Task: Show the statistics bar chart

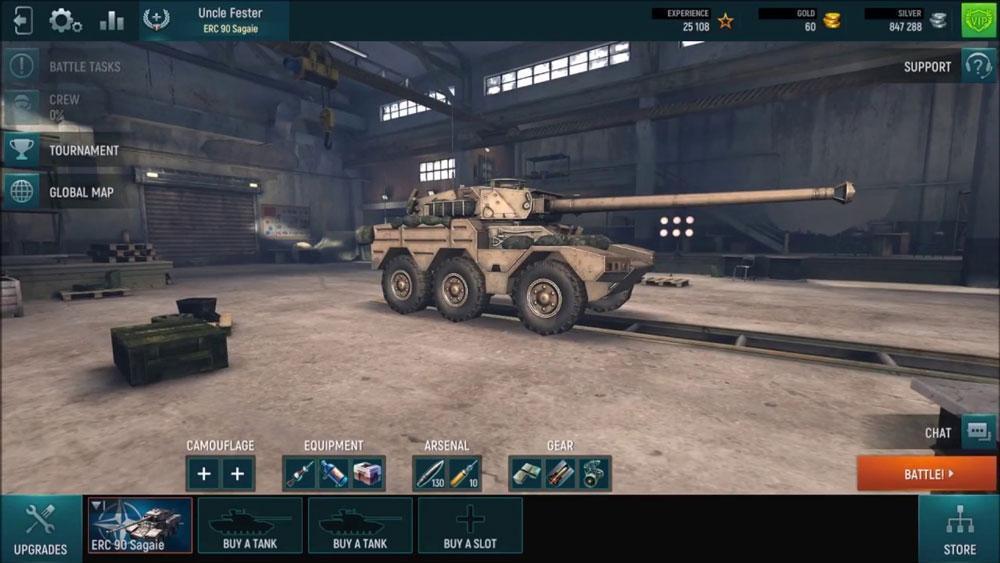Action: point(111,20)
